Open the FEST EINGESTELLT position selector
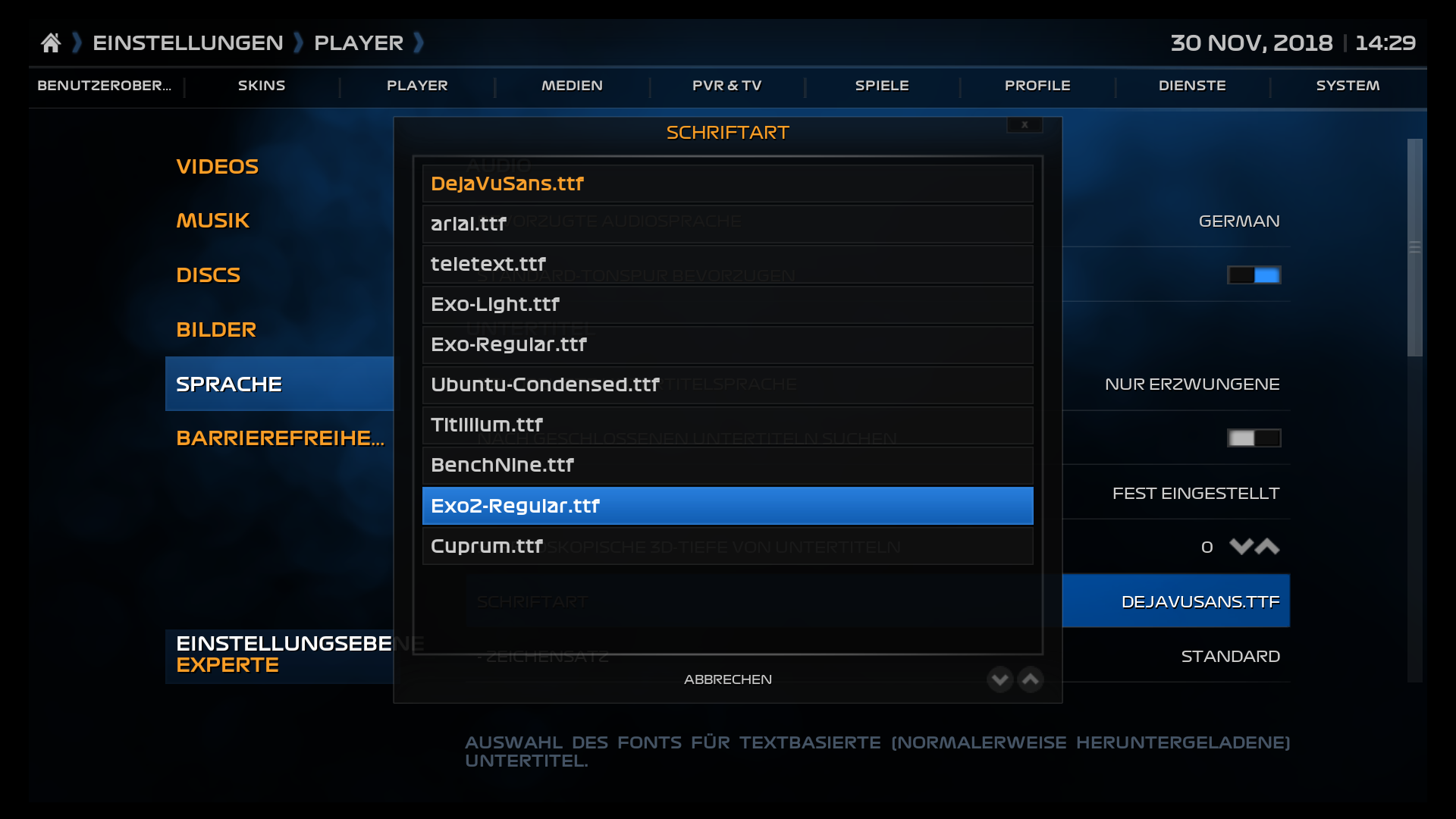1456x819 pixels. click(1196, 492)
